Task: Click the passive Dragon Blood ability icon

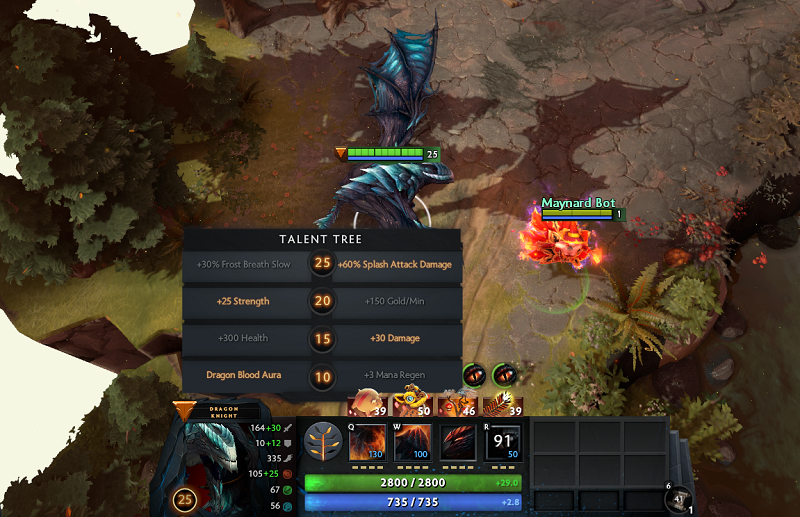Action: [458, 441]
